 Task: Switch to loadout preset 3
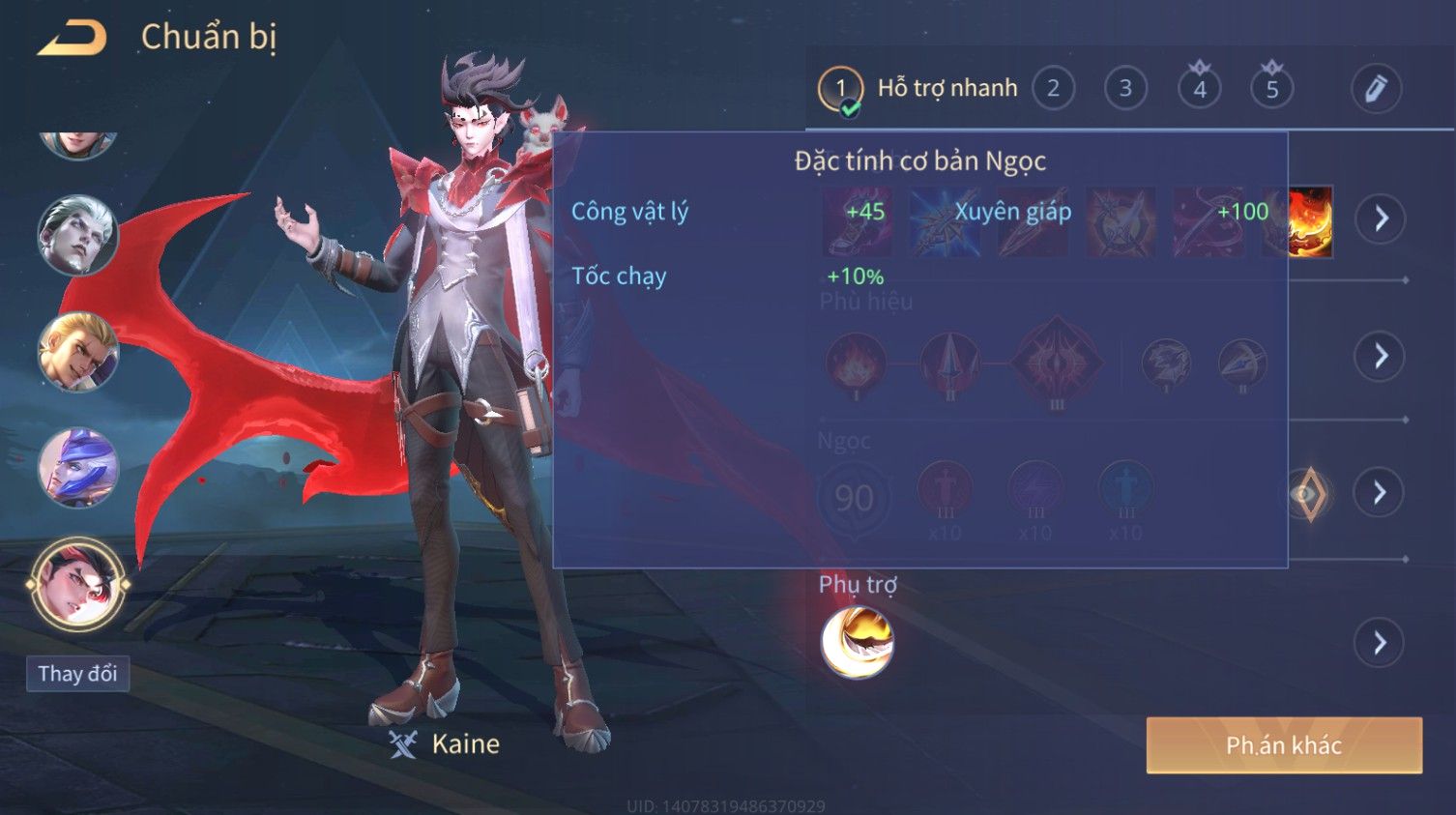click(1125, 89)
